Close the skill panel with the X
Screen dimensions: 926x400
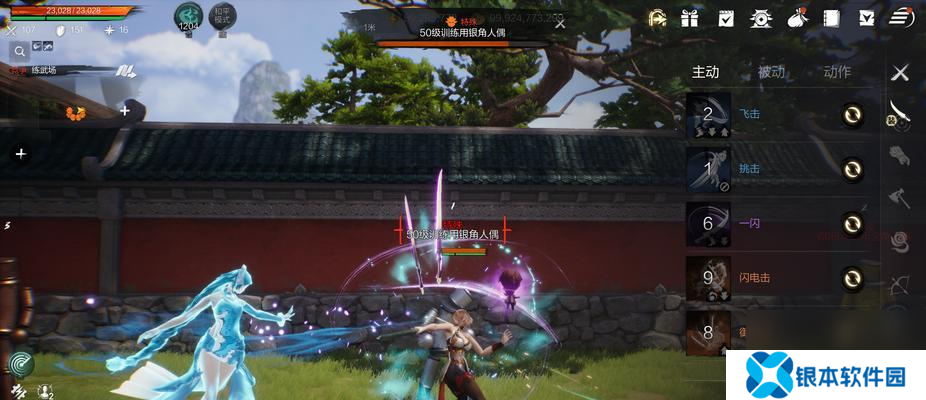point(900,72)
